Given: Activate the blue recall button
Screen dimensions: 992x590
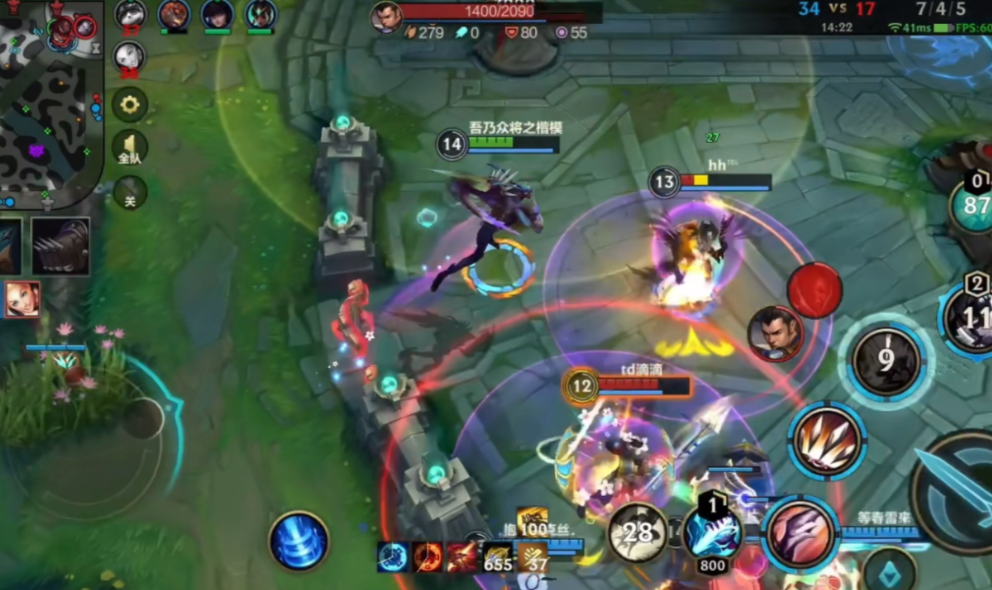Looking at the screenshot, I should click(x=299, y=541).
